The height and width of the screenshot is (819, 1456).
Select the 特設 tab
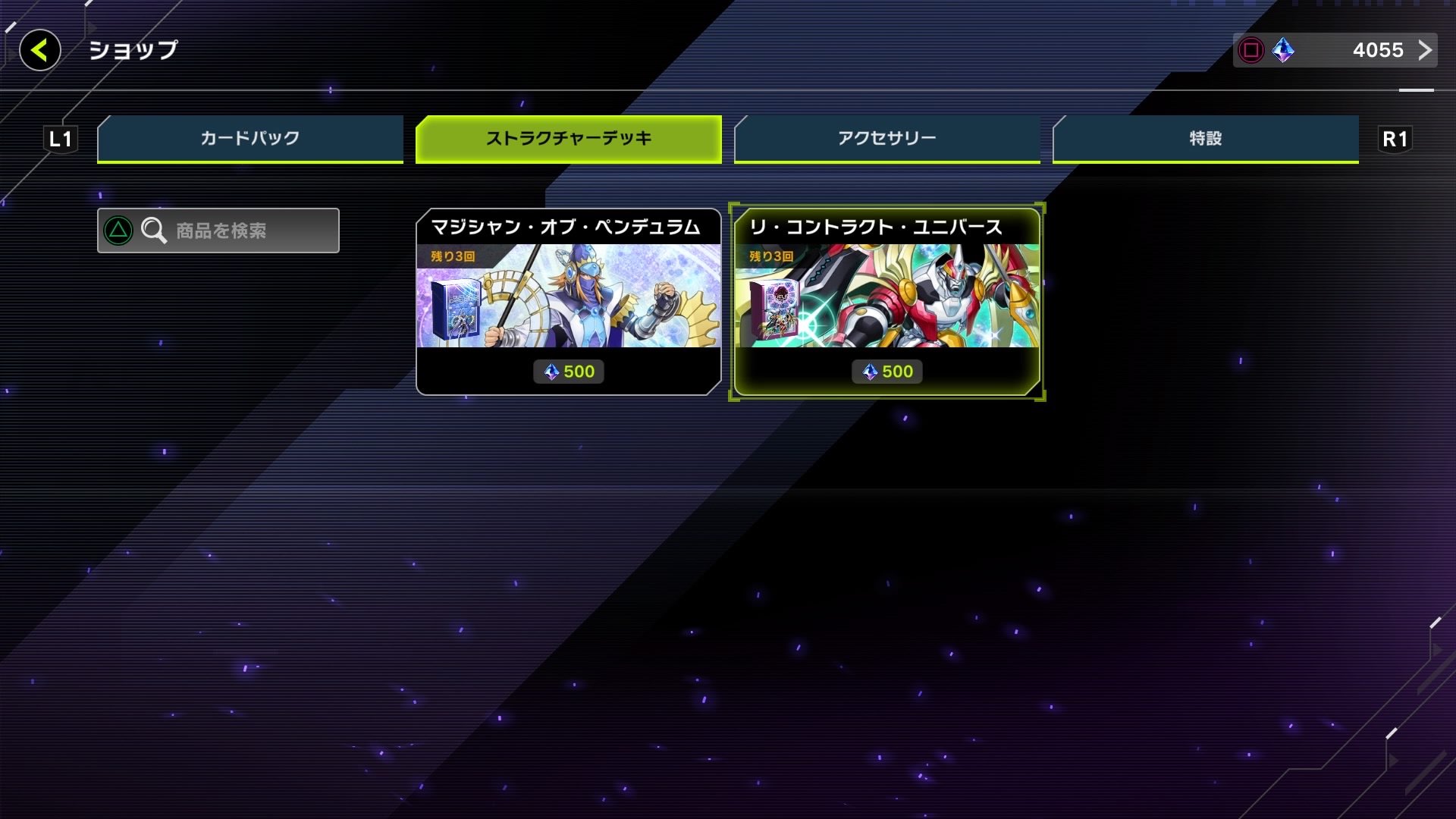(x=1204, y=138)
